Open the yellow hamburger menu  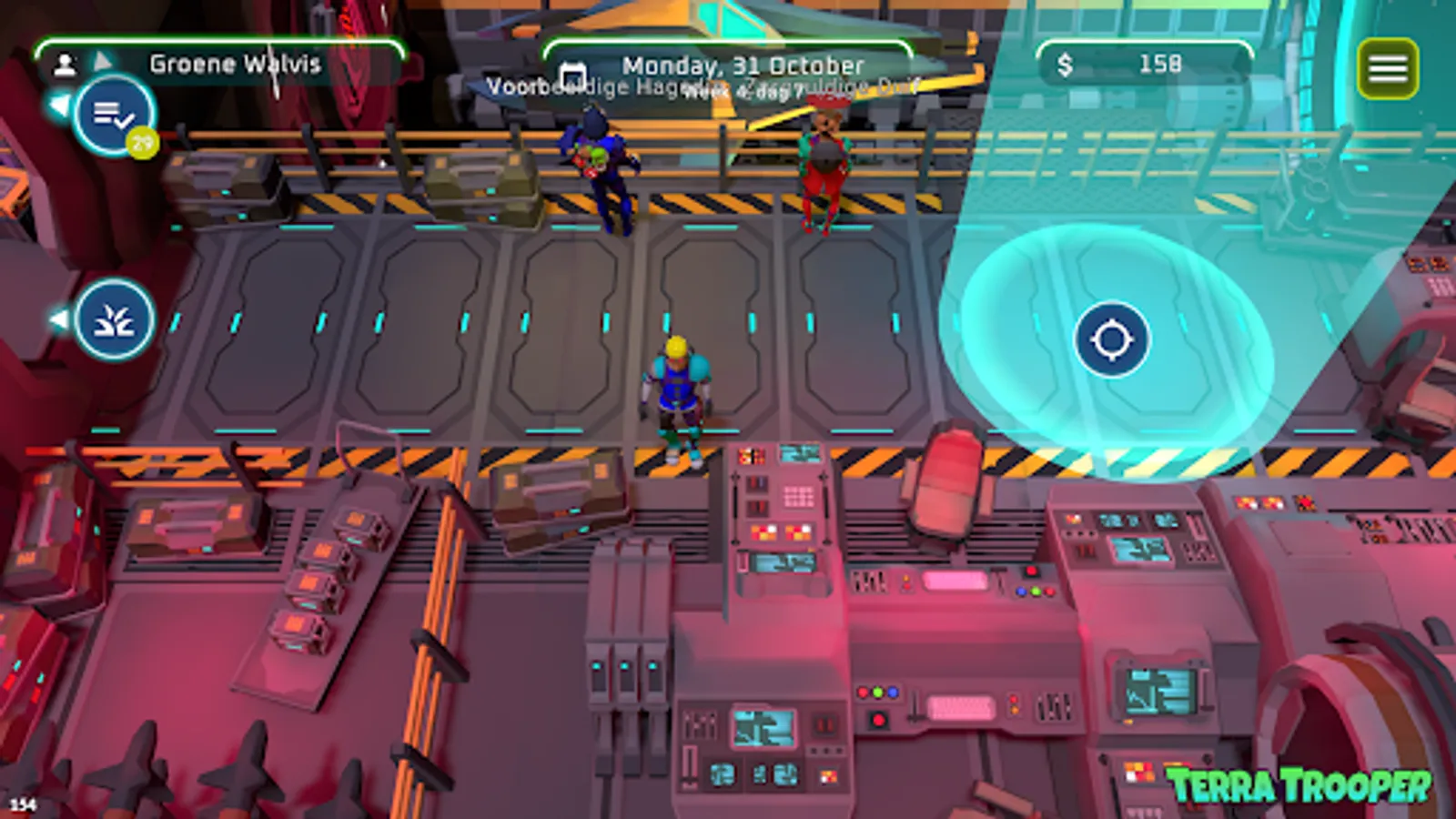point(1387,68)
